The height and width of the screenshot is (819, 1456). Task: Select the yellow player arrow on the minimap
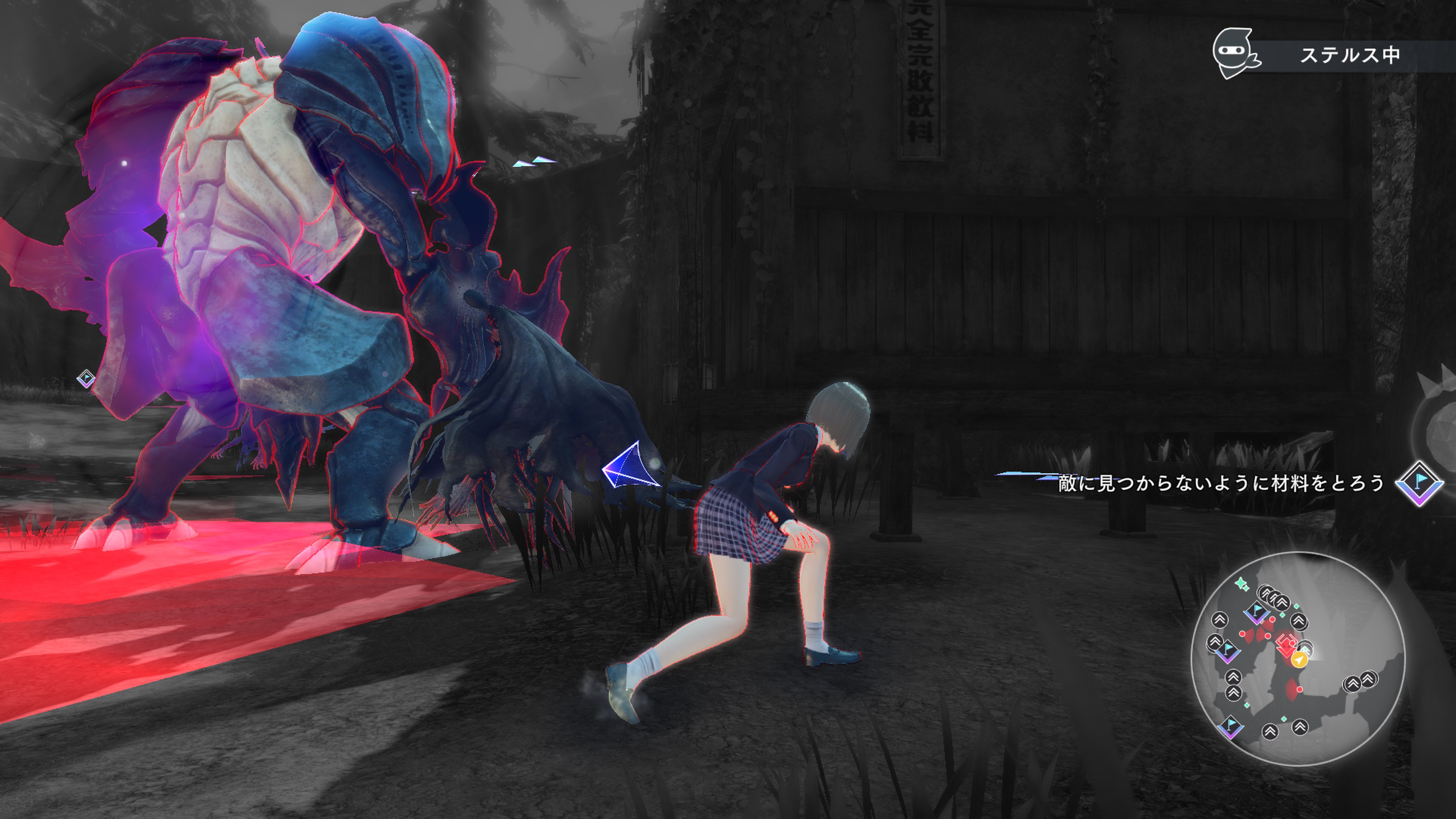click(1299, 660)
